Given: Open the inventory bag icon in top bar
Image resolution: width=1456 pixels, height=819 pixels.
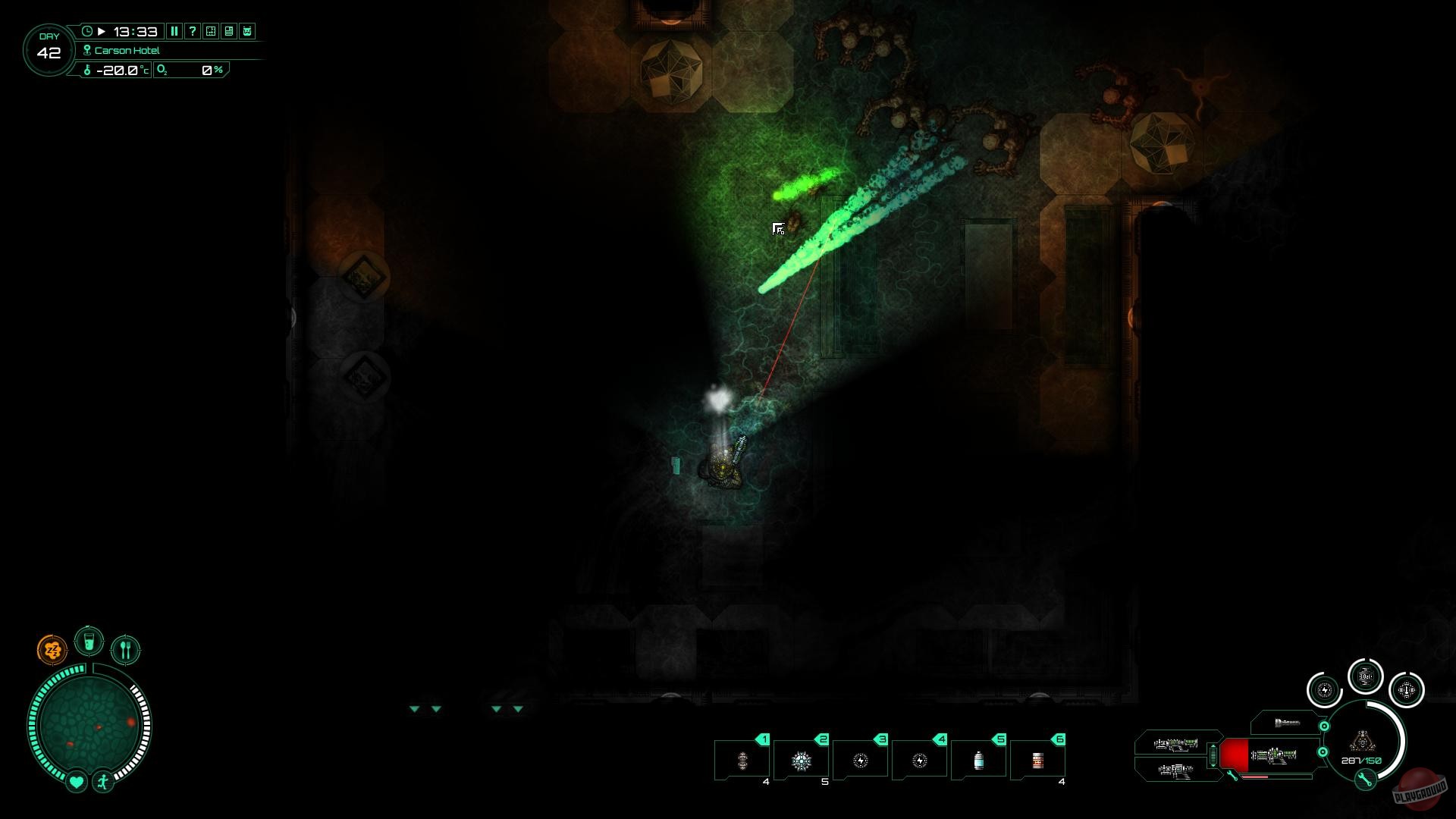Looking at the screenshot, I should point(246,32).
